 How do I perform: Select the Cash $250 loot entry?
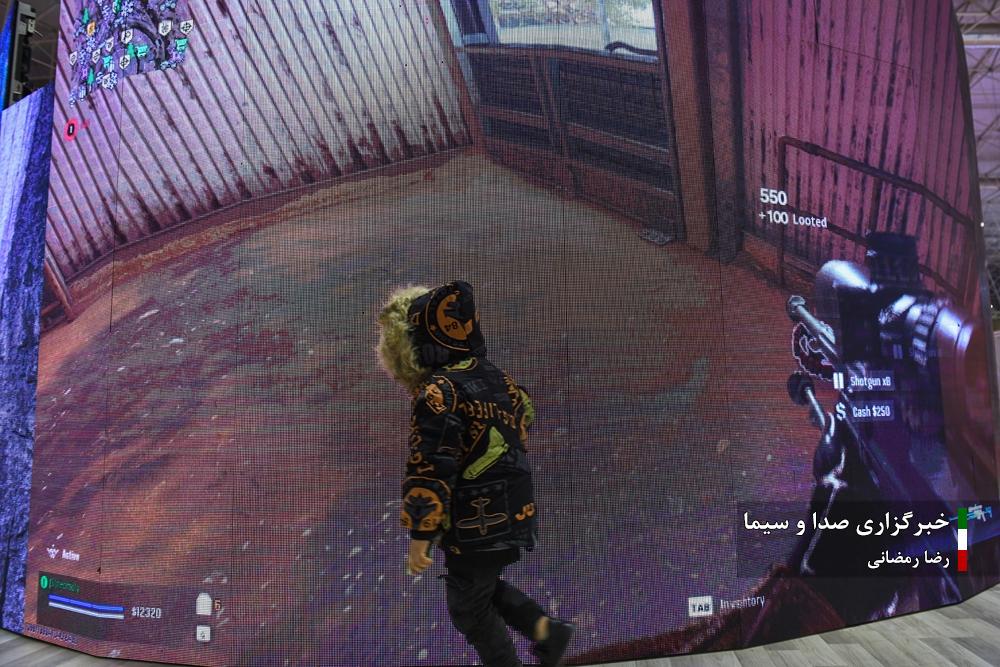[872, 411]
